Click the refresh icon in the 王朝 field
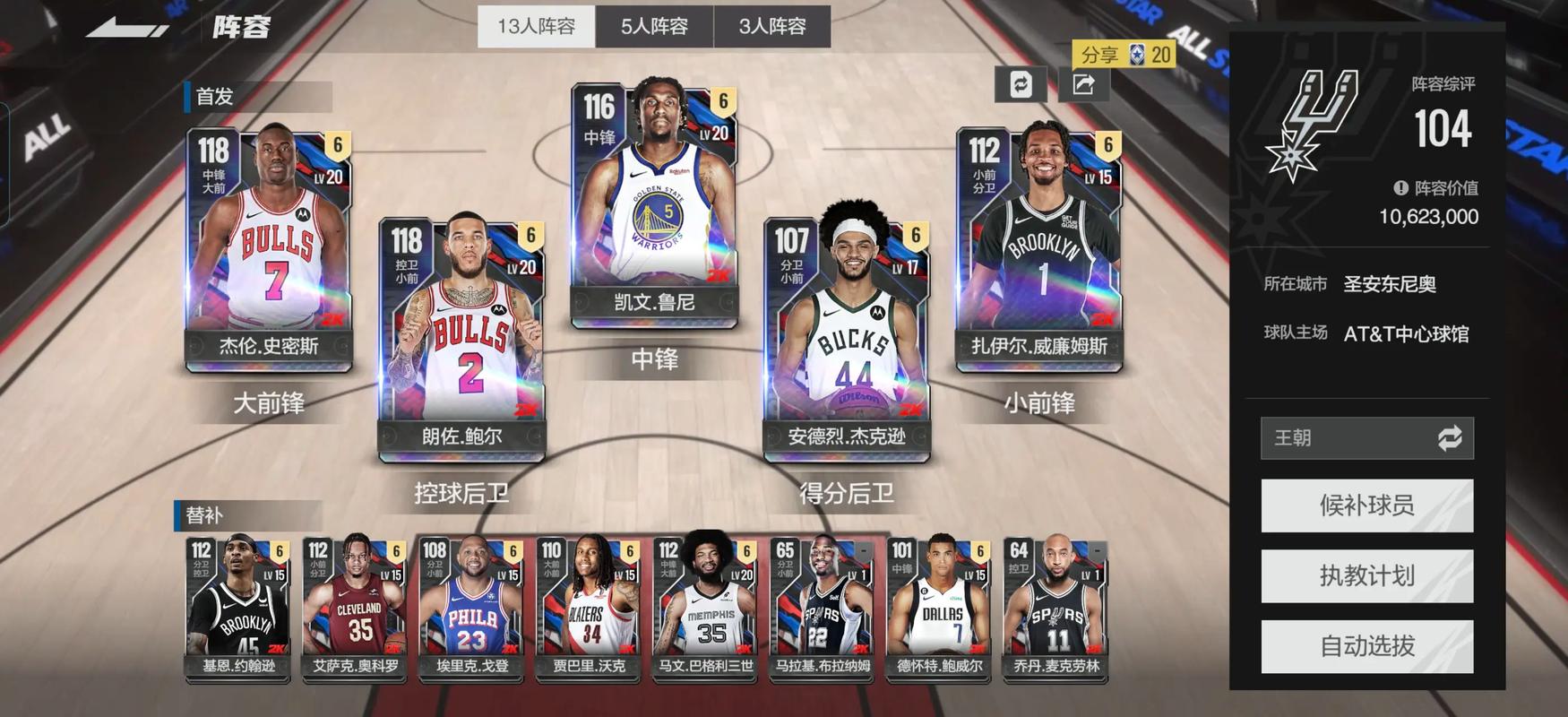The image size is (1568, 717). pyautogui.click(x=1451, y=438)
